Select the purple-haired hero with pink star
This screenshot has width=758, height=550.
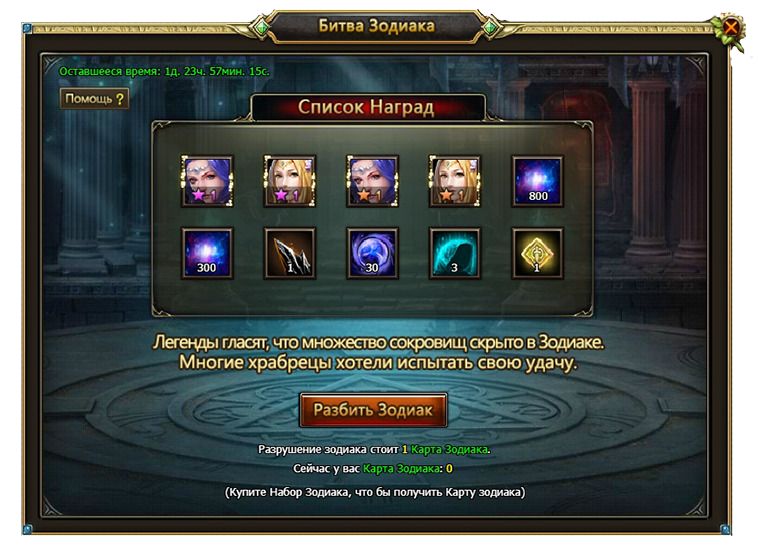[207, 181]
